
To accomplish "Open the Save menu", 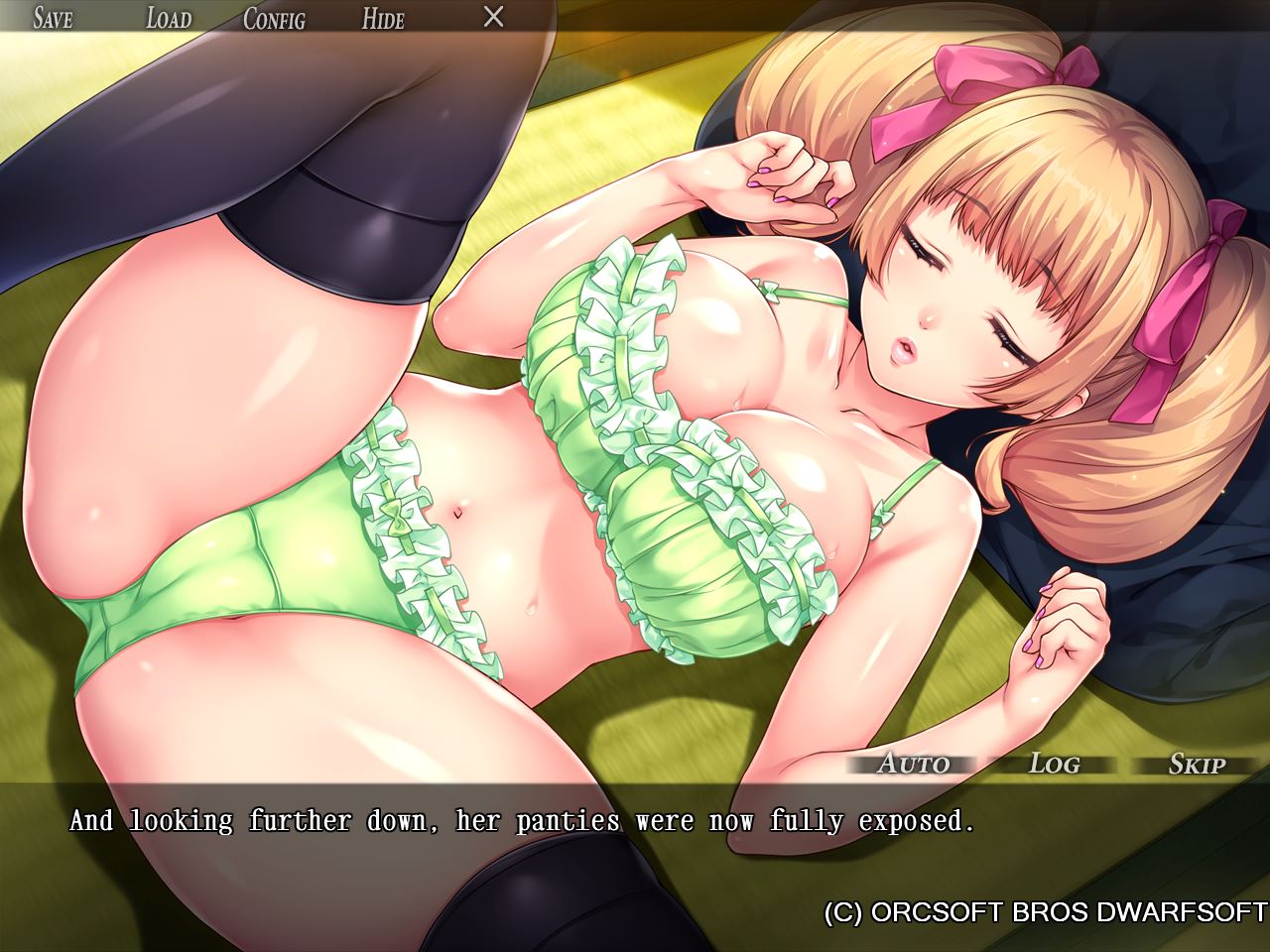I will point(53,18).
